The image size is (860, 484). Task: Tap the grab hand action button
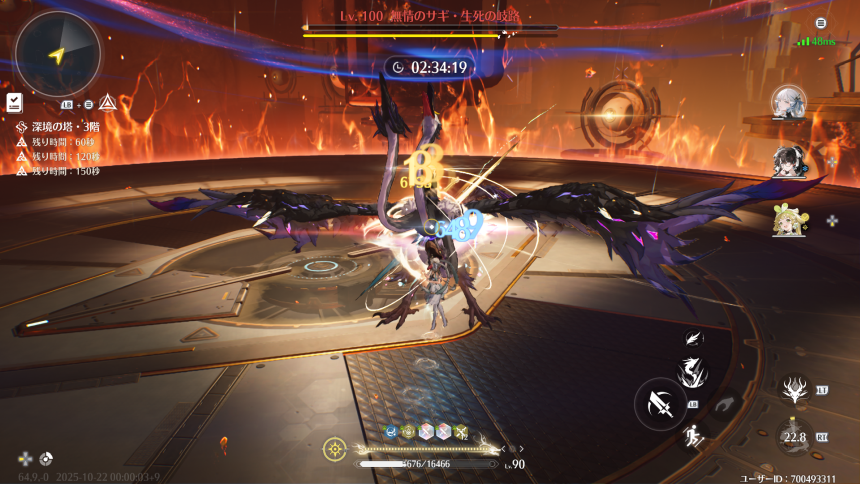[727, 402]
